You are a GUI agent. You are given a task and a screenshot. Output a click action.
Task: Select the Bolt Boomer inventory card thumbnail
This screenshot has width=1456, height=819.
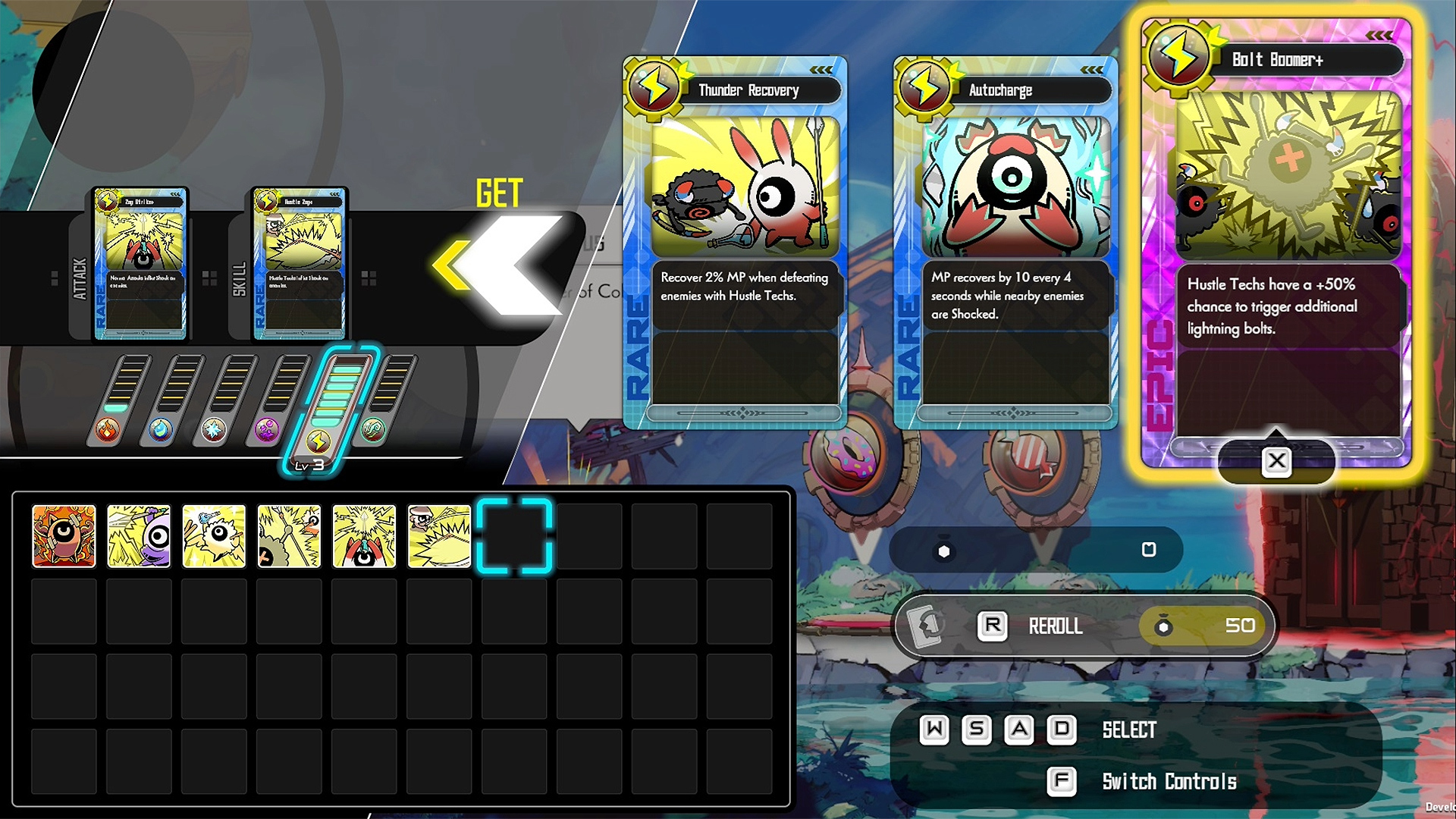(x=289, y=536)
